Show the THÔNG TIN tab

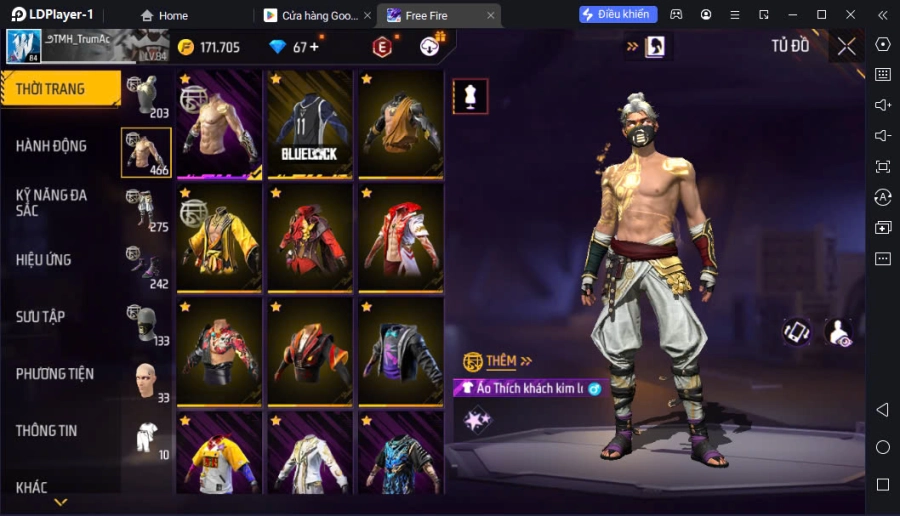46,431
